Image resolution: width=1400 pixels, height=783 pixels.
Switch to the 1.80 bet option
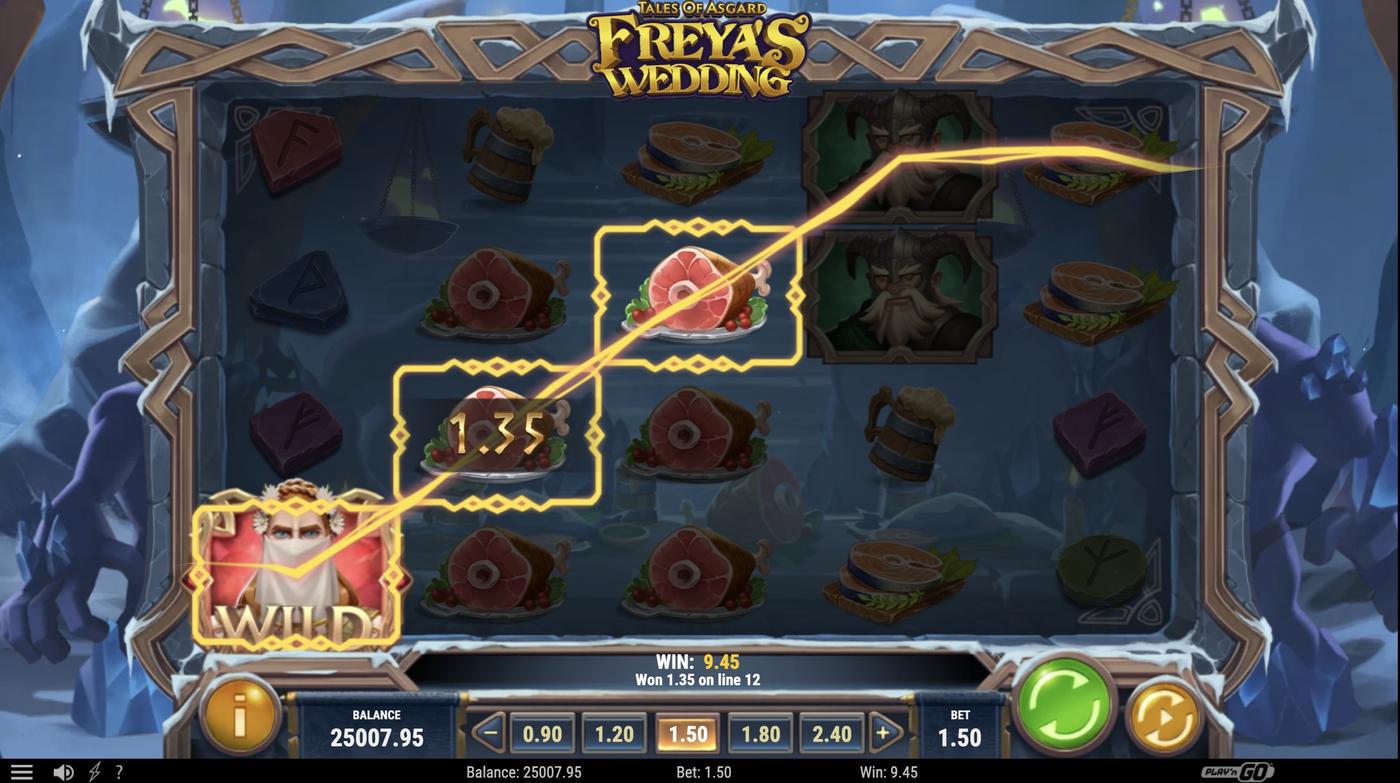pos(758,733)
